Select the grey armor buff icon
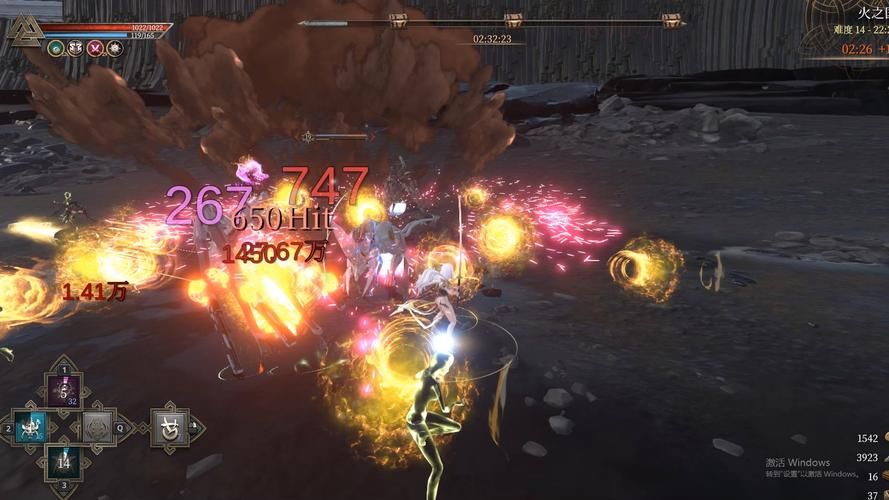Image resolution: width=889 pixels, height=500 pixels. click(75, 47)
